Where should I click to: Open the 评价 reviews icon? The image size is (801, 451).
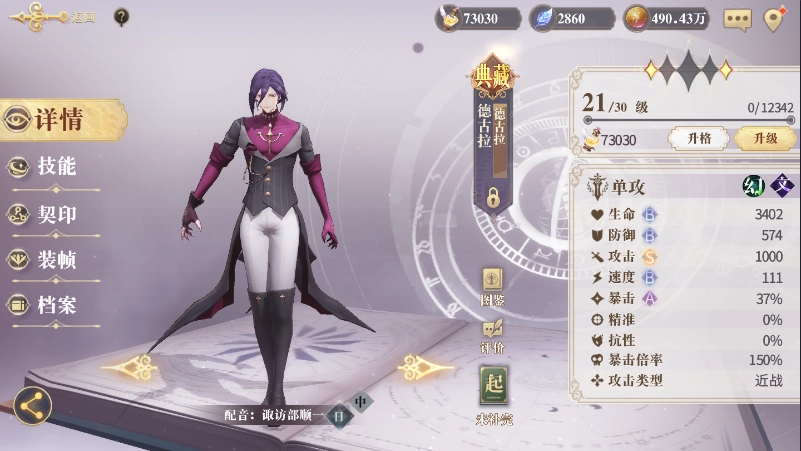click(x=493, y=334)
